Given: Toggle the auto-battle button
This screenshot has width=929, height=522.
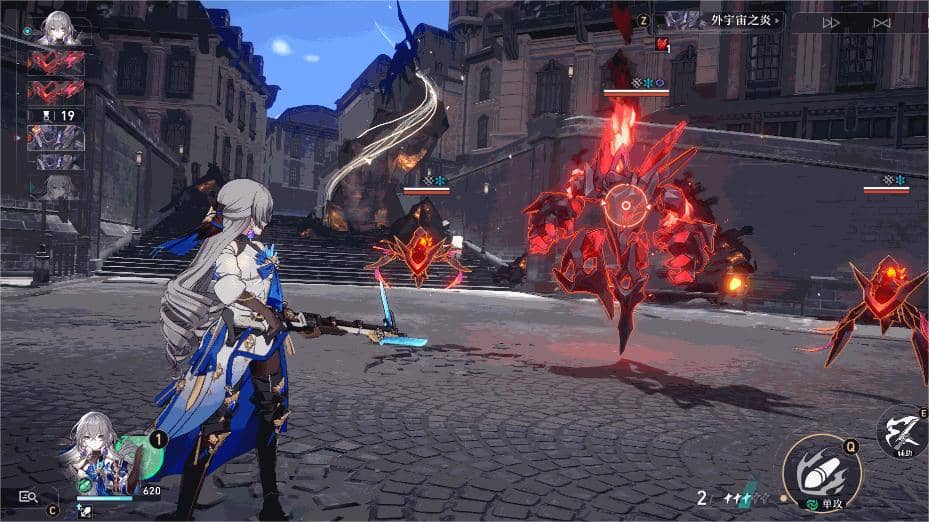Looking at the screenshot, I should (881, 22).
